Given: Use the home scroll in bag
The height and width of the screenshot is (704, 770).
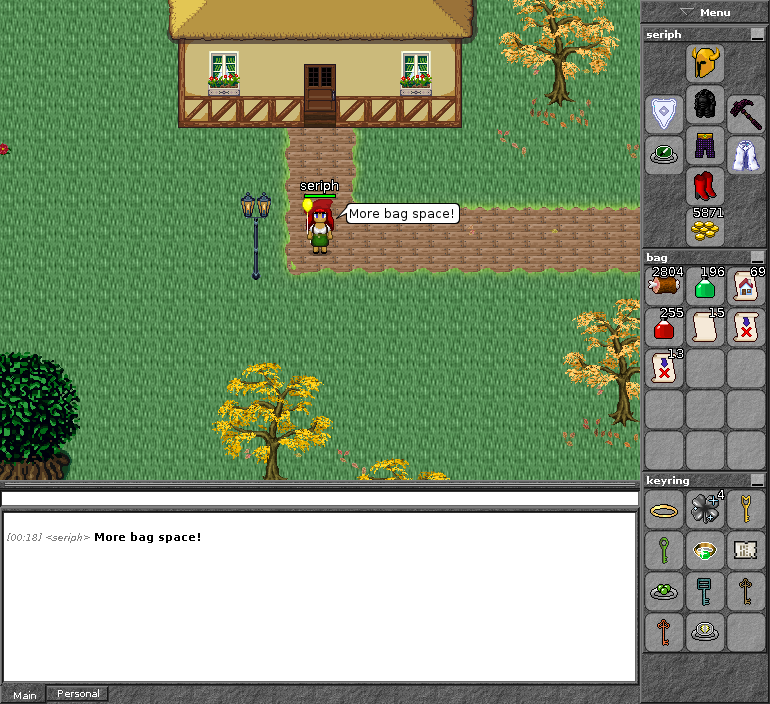Looking at the screenshot, I should [745, 287].
